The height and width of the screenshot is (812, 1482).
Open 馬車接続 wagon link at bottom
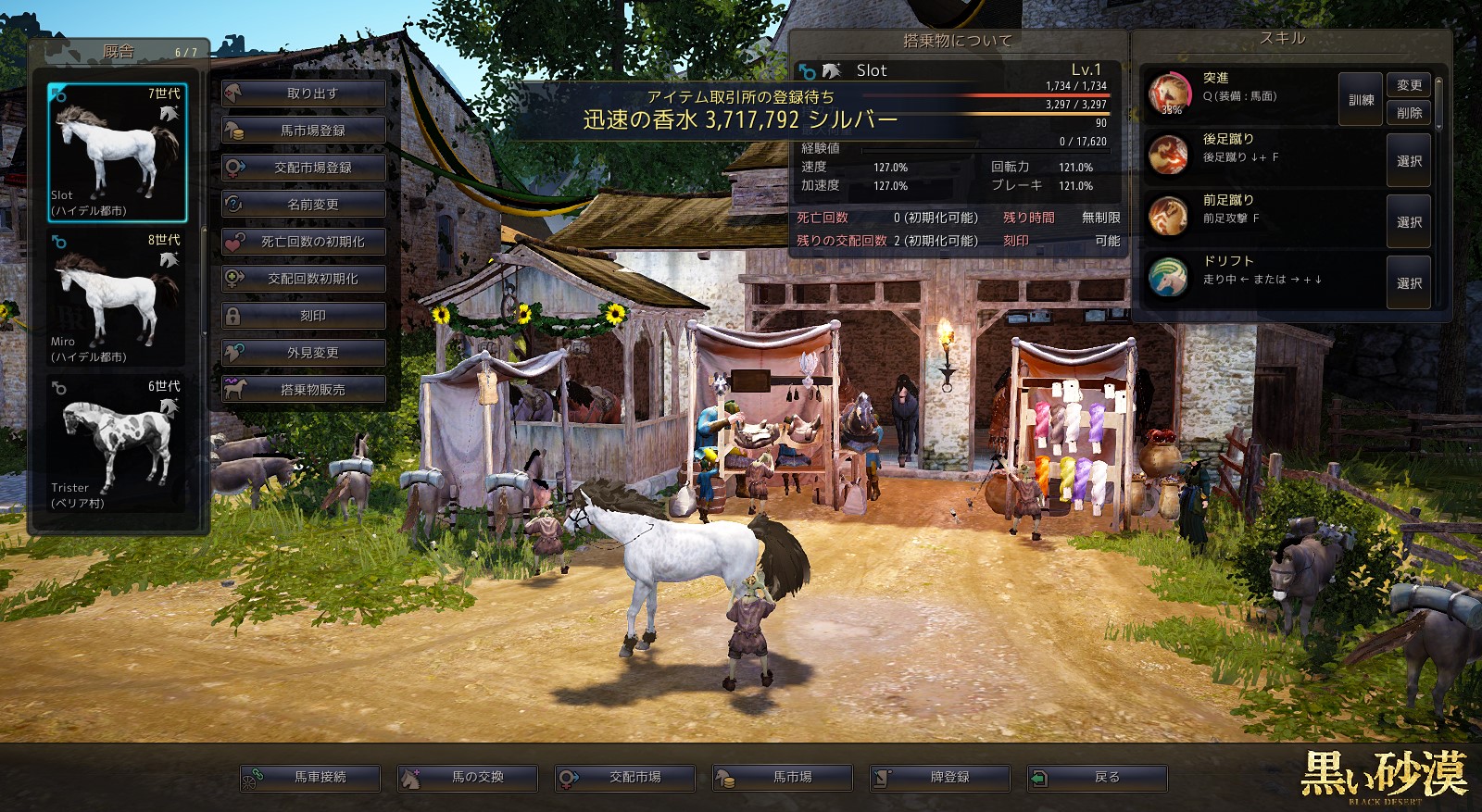pyautogui.click(x=310, y=778)
